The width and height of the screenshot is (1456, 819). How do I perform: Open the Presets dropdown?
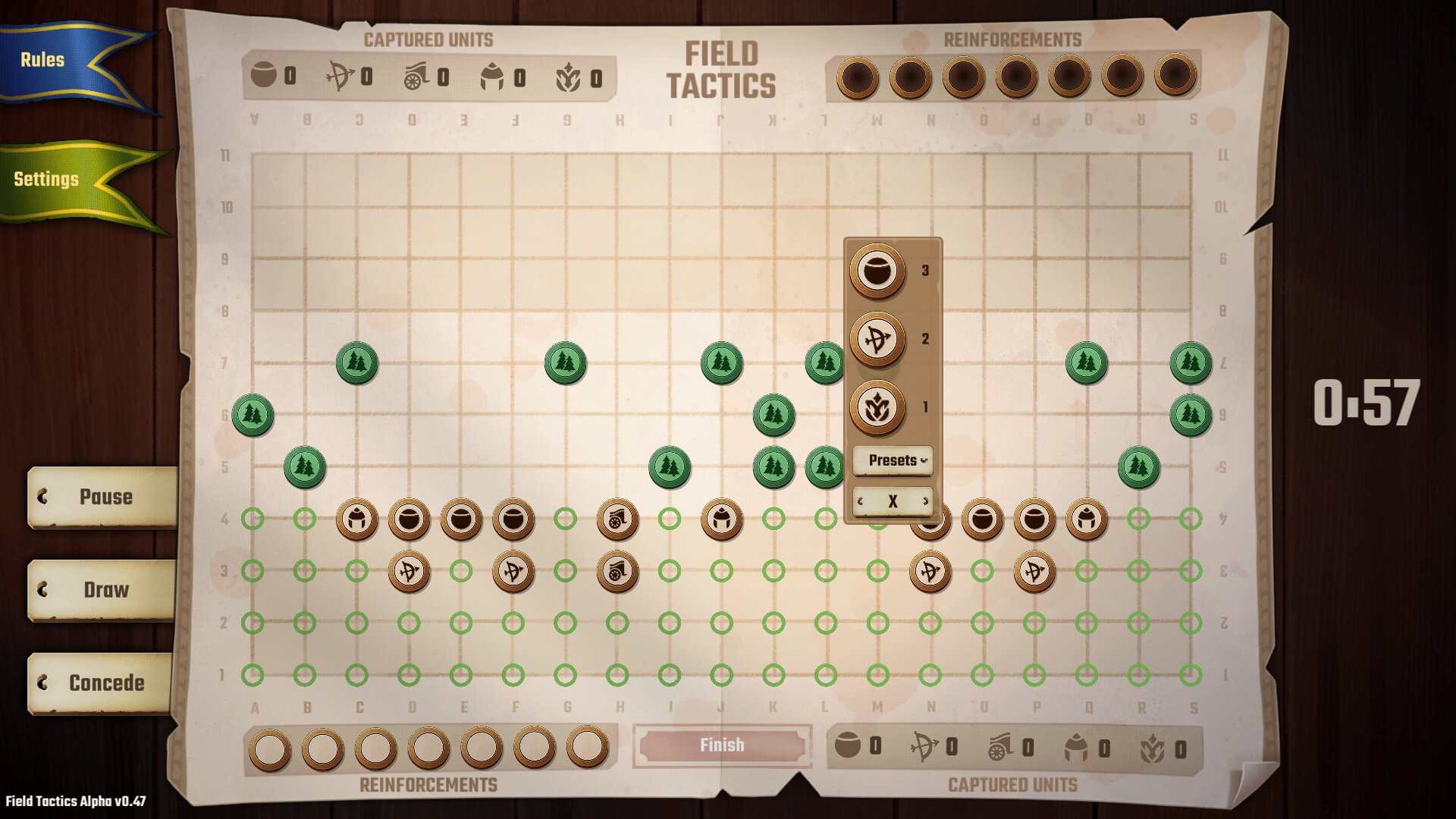coord(892,460)
